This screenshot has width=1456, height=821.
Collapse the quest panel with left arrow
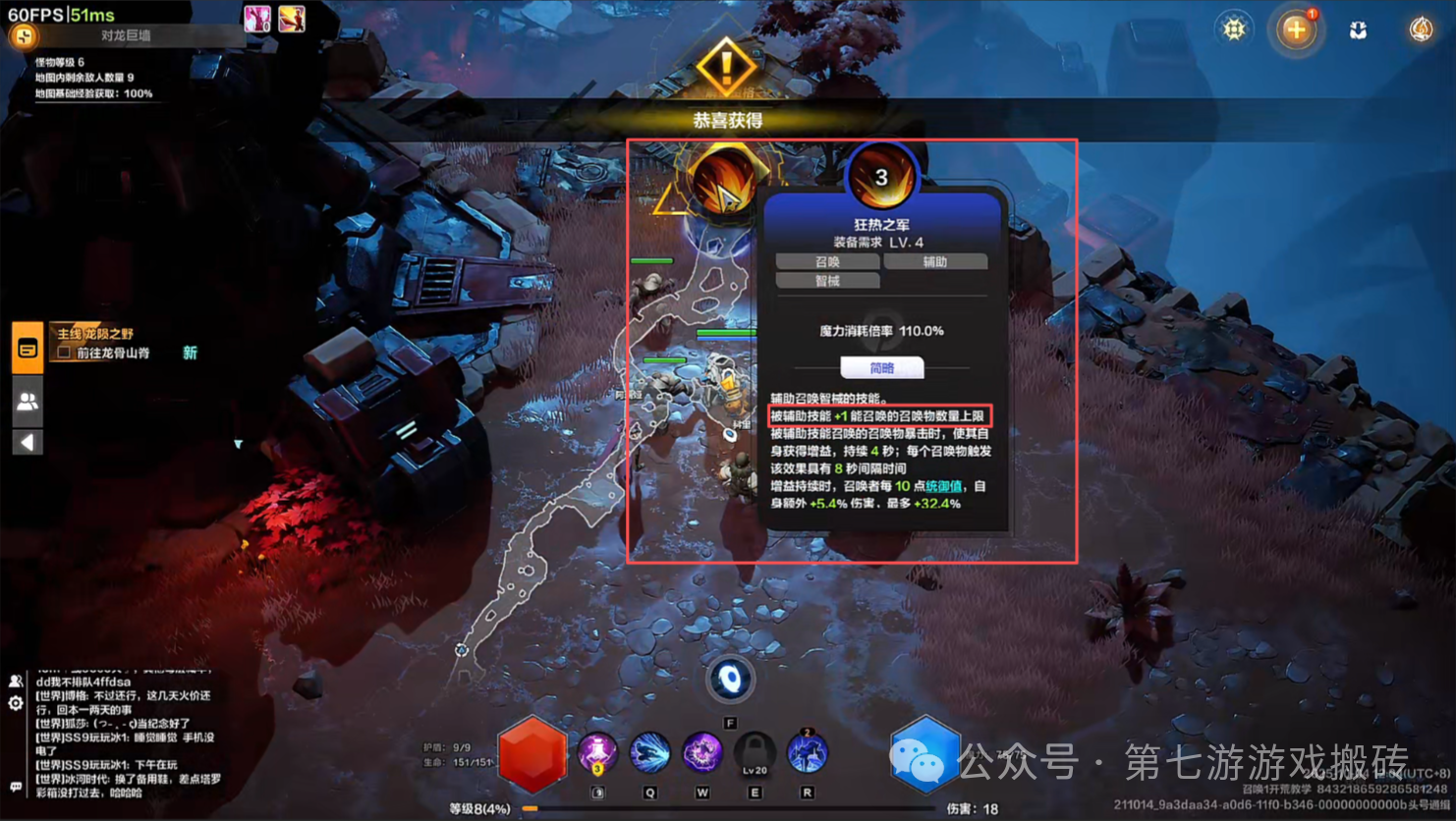click(x=28, y=442)
